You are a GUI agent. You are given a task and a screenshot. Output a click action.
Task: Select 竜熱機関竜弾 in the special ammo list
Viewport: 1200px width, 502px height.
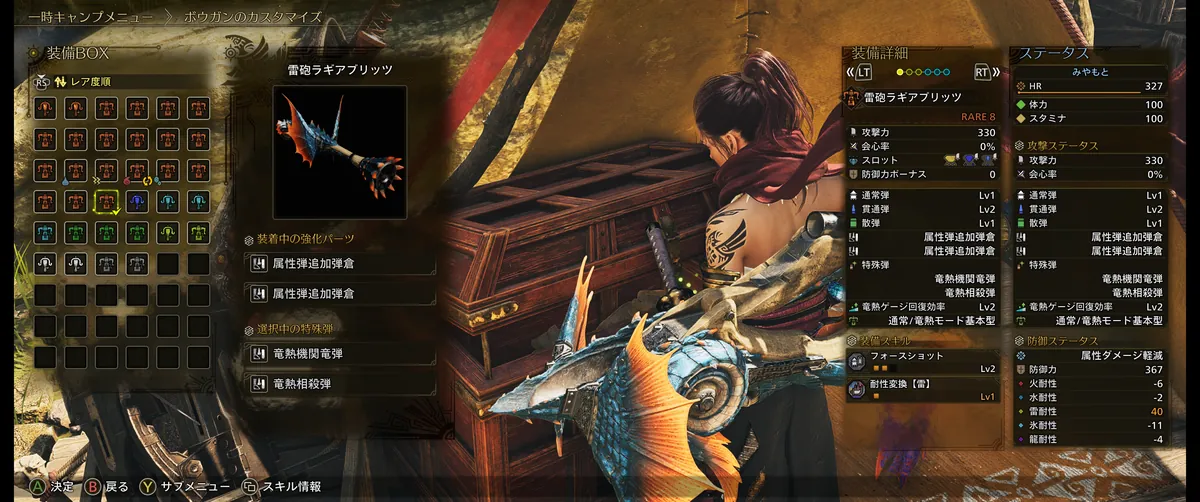click(340, 354)
